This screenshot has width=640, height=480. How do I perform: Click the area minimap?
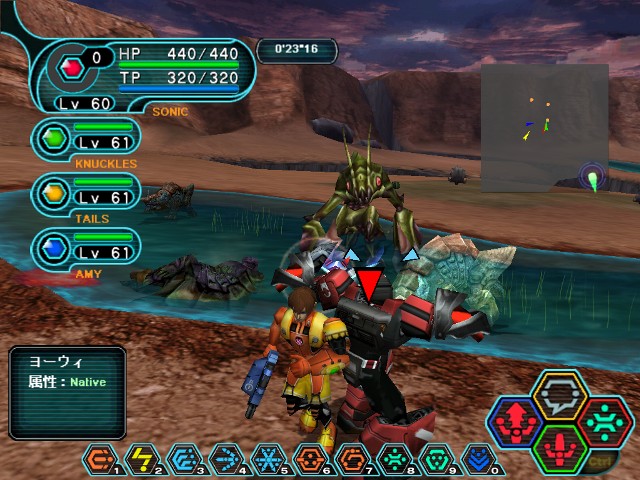pos(544,127)
